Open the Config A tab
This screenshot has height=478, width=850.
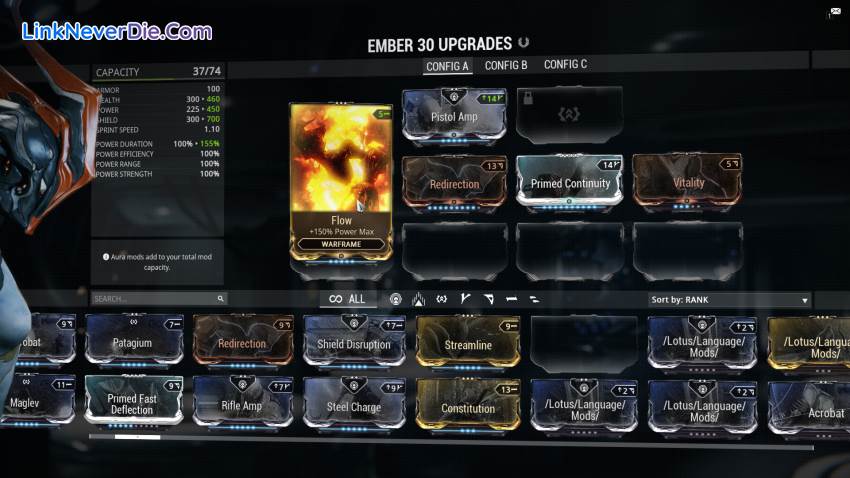click(x=447, y=67)
